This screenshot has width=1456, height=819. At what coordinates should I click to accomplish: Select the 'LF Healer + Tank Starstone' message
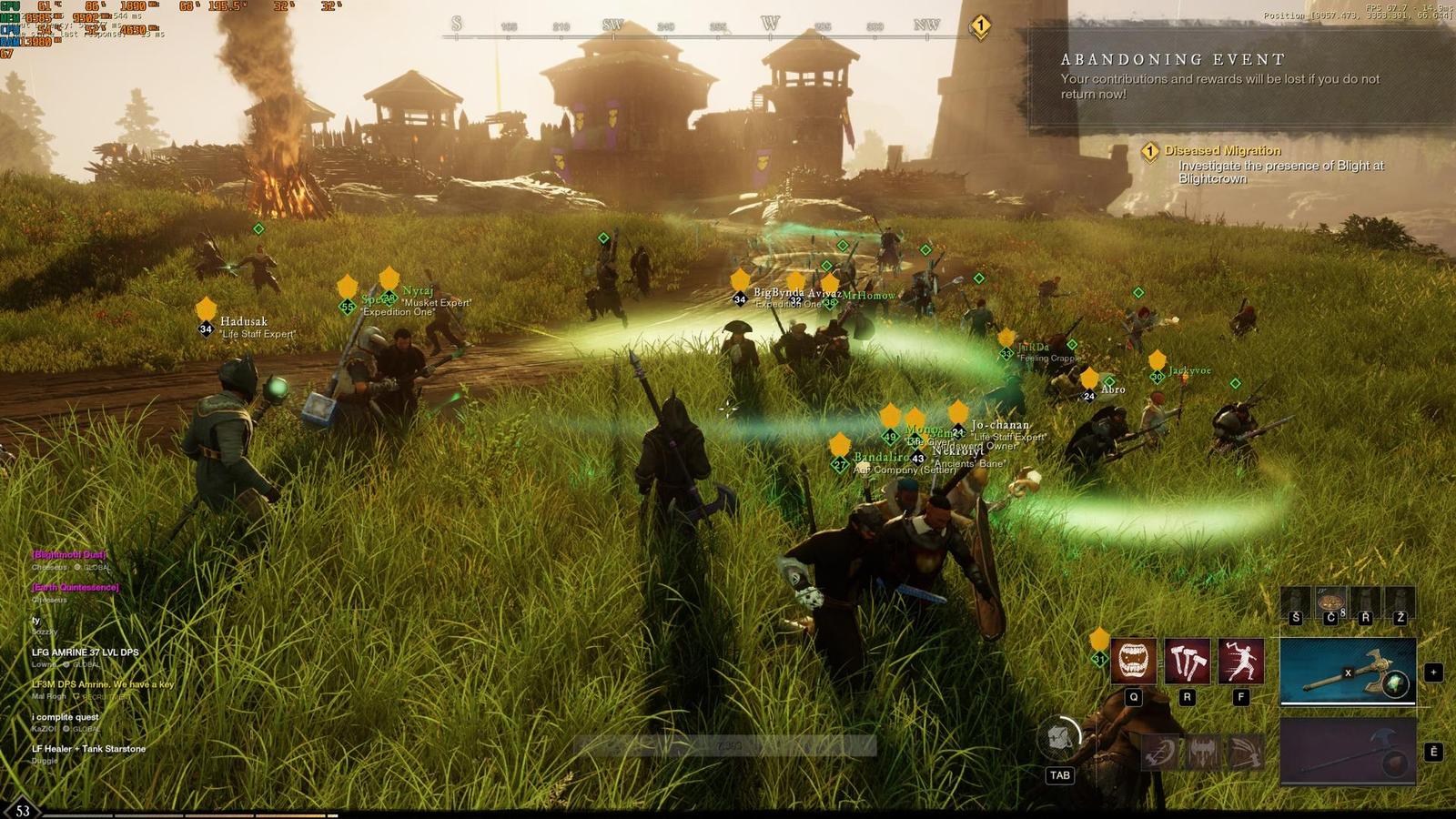(x=88, y=749)
